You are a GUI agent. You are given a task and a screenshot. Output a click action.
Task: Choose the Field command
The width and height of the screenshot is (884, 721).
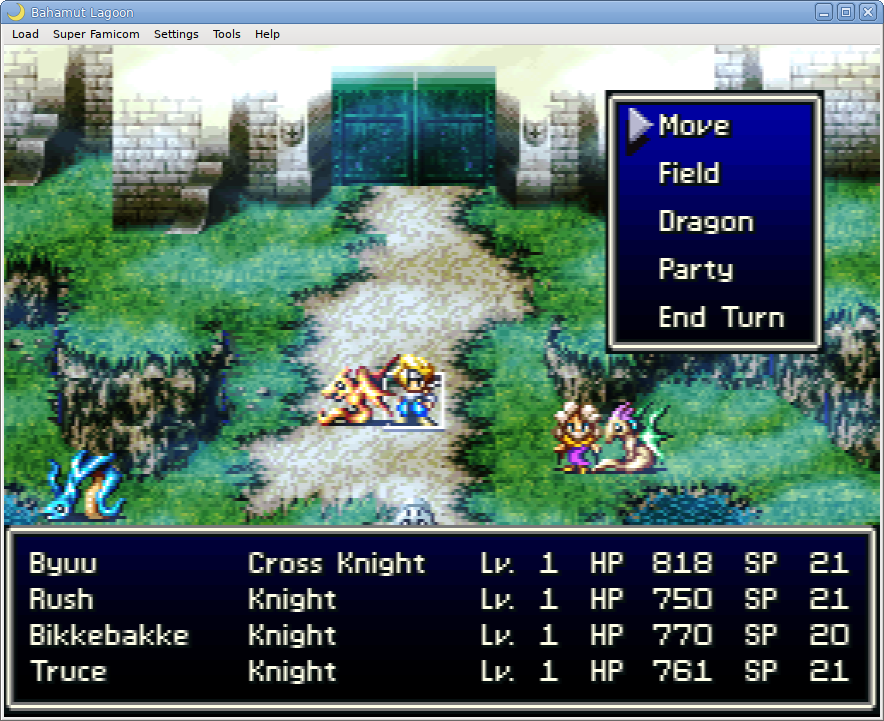[689, 174]
